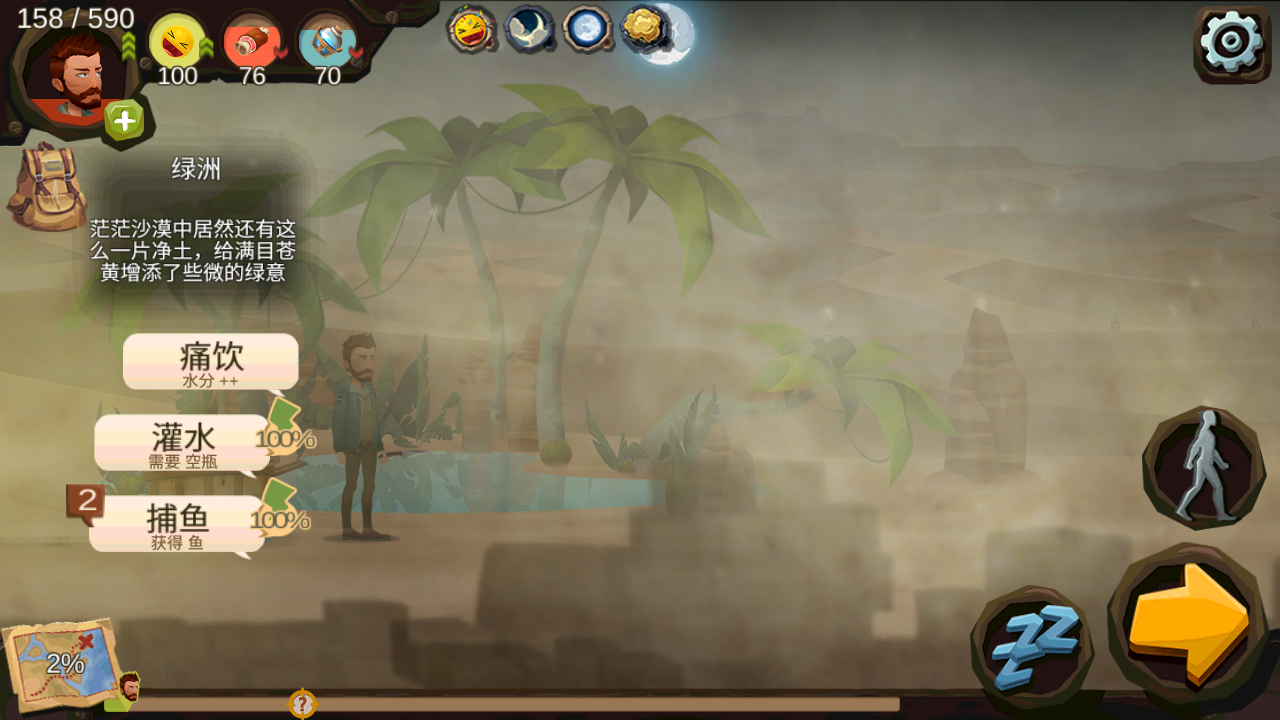Viewport: 1280px width, 720px height.
Task: Choose the 痛饮 drink action
Action: pyautogui.click(x=211, y=361)
